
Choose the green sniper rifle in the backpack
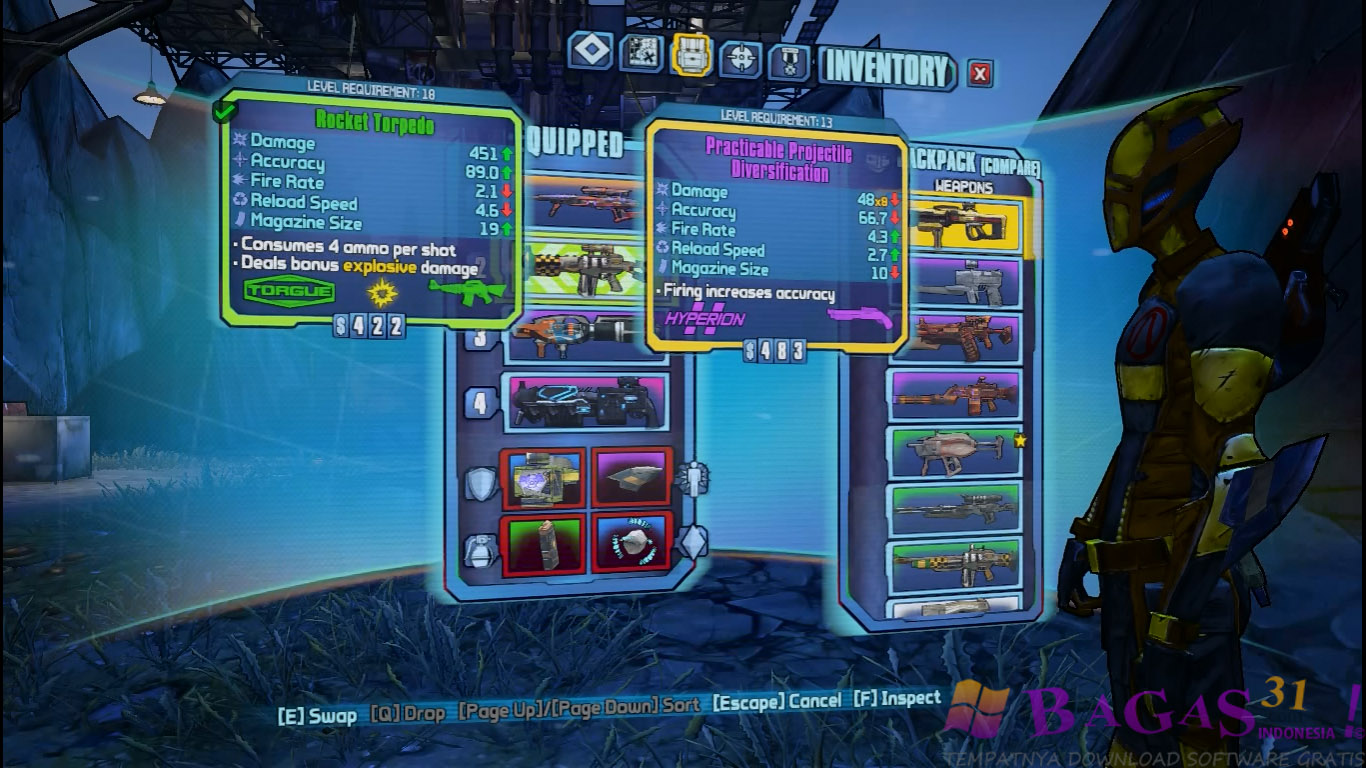coord(955,510)
